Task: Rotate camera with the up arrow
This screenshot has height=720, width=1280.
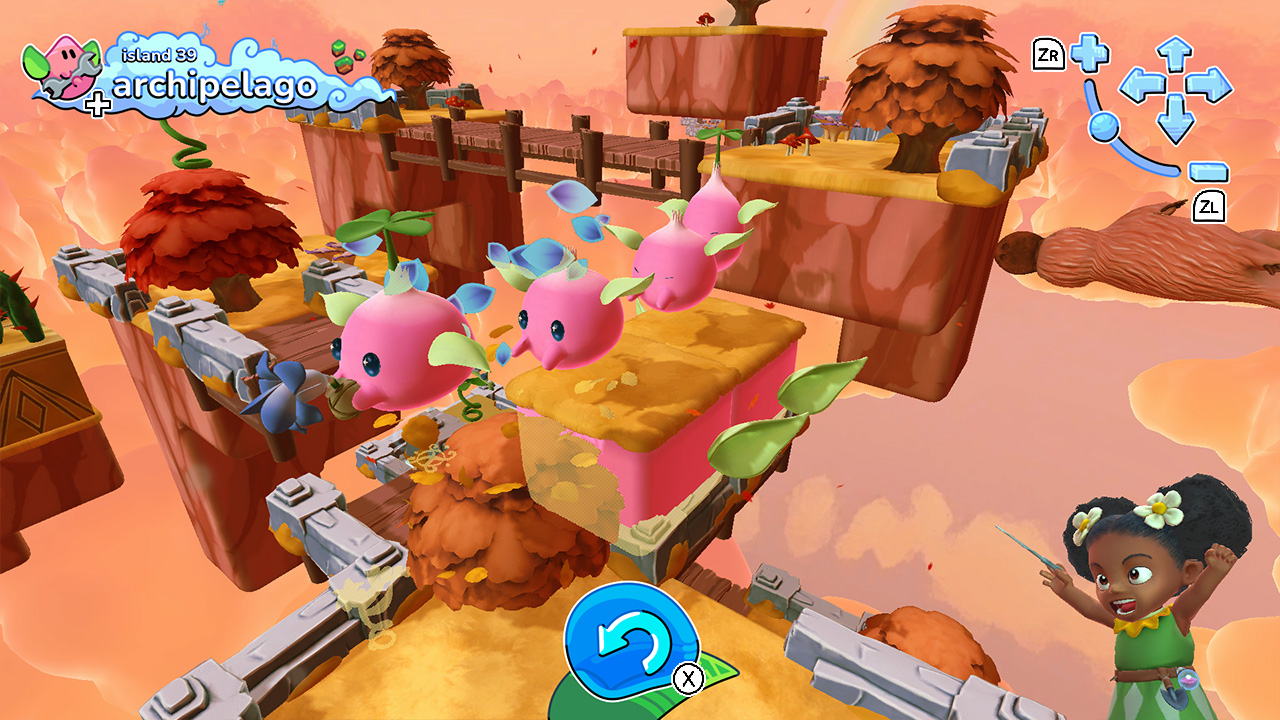Action: click(x=1175, y=52)
